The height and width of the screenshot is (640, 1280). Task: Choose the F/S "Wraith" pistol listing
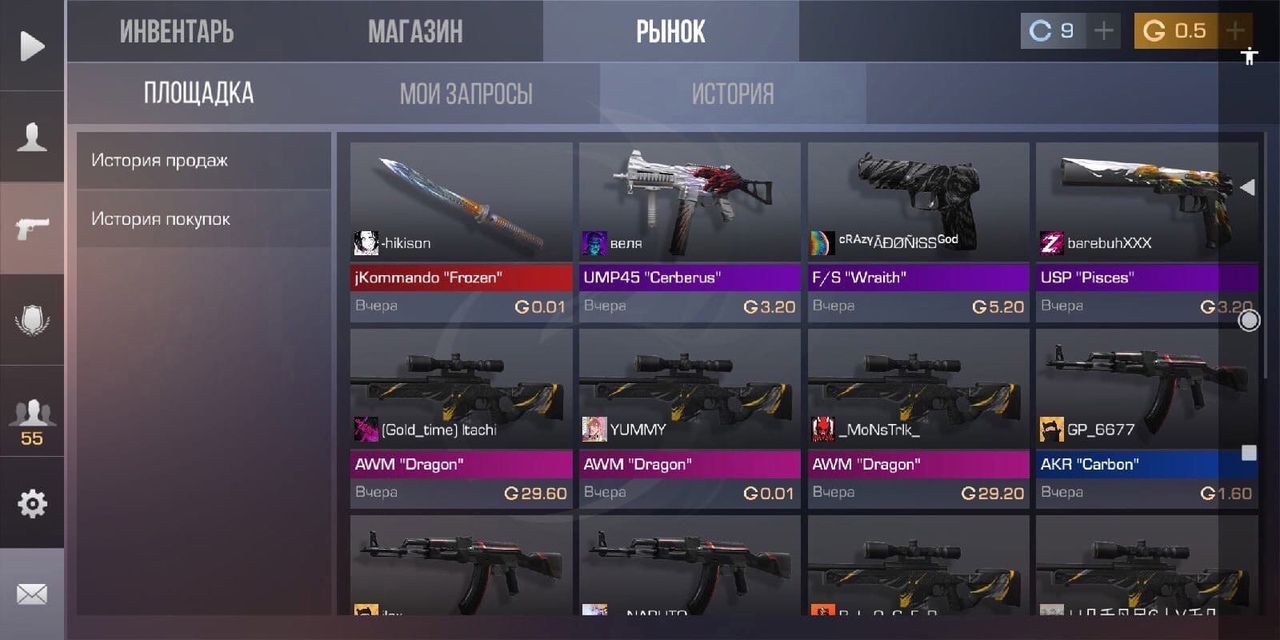click(918, 231)
